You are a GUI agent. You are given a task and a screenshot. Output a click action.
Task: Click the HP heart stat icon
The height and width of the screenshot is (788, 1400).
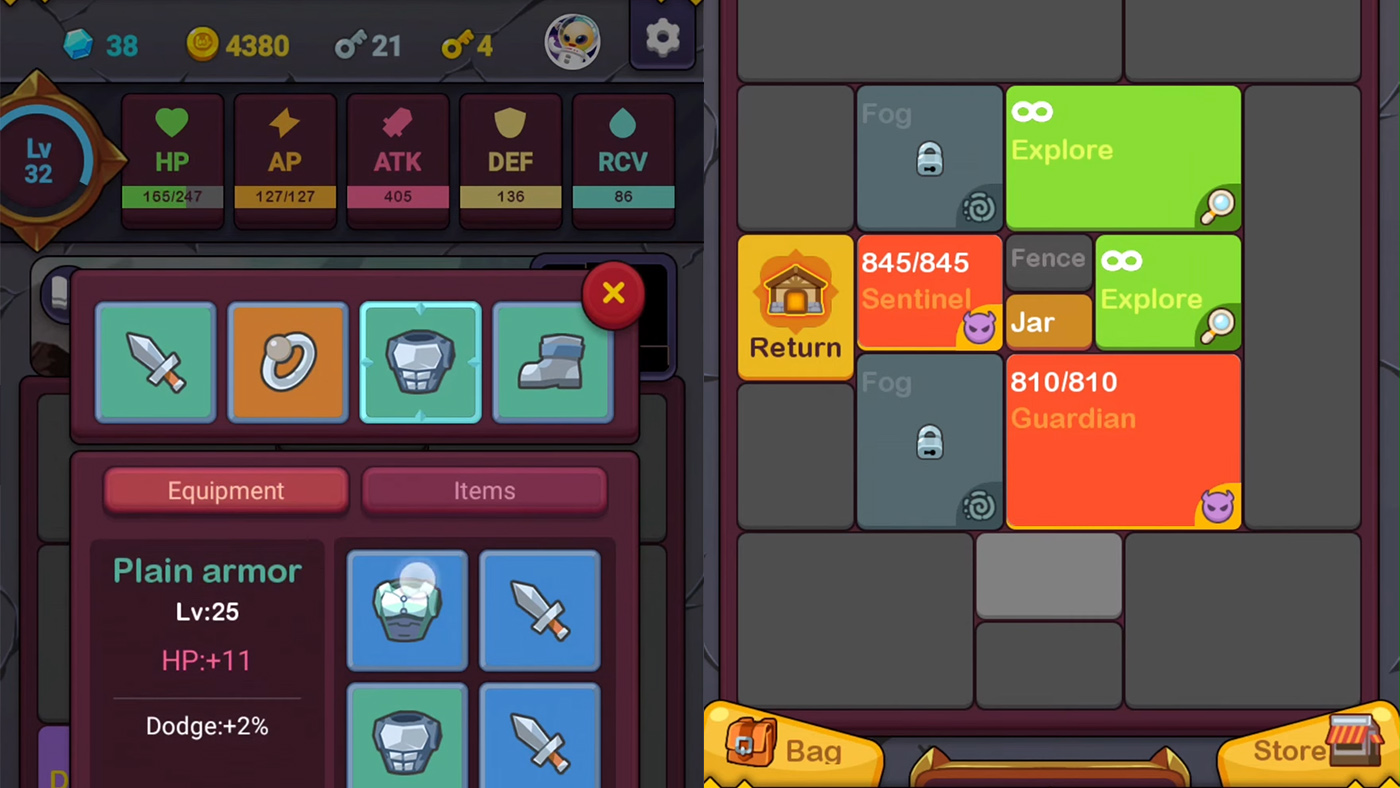[171, 123]
